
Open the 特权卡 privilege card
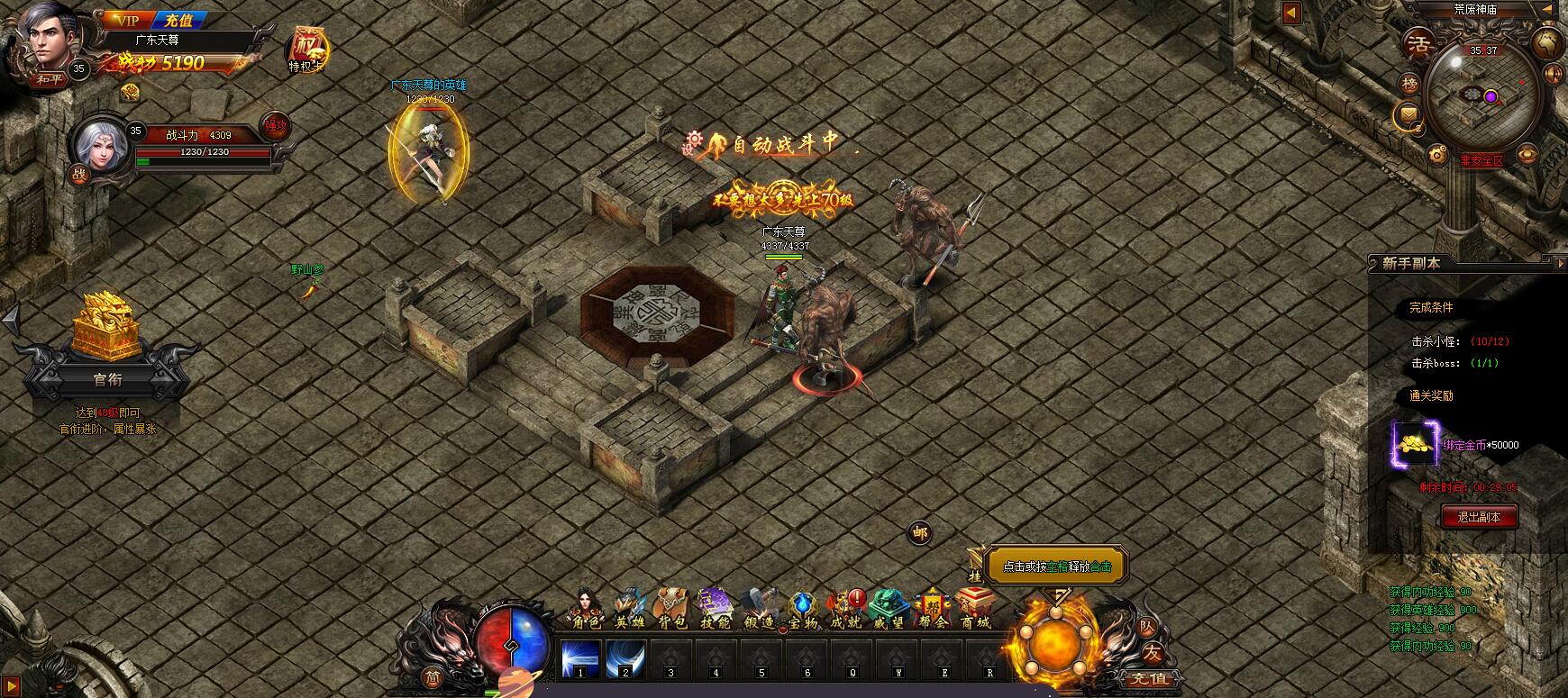(x=306, y=49)
